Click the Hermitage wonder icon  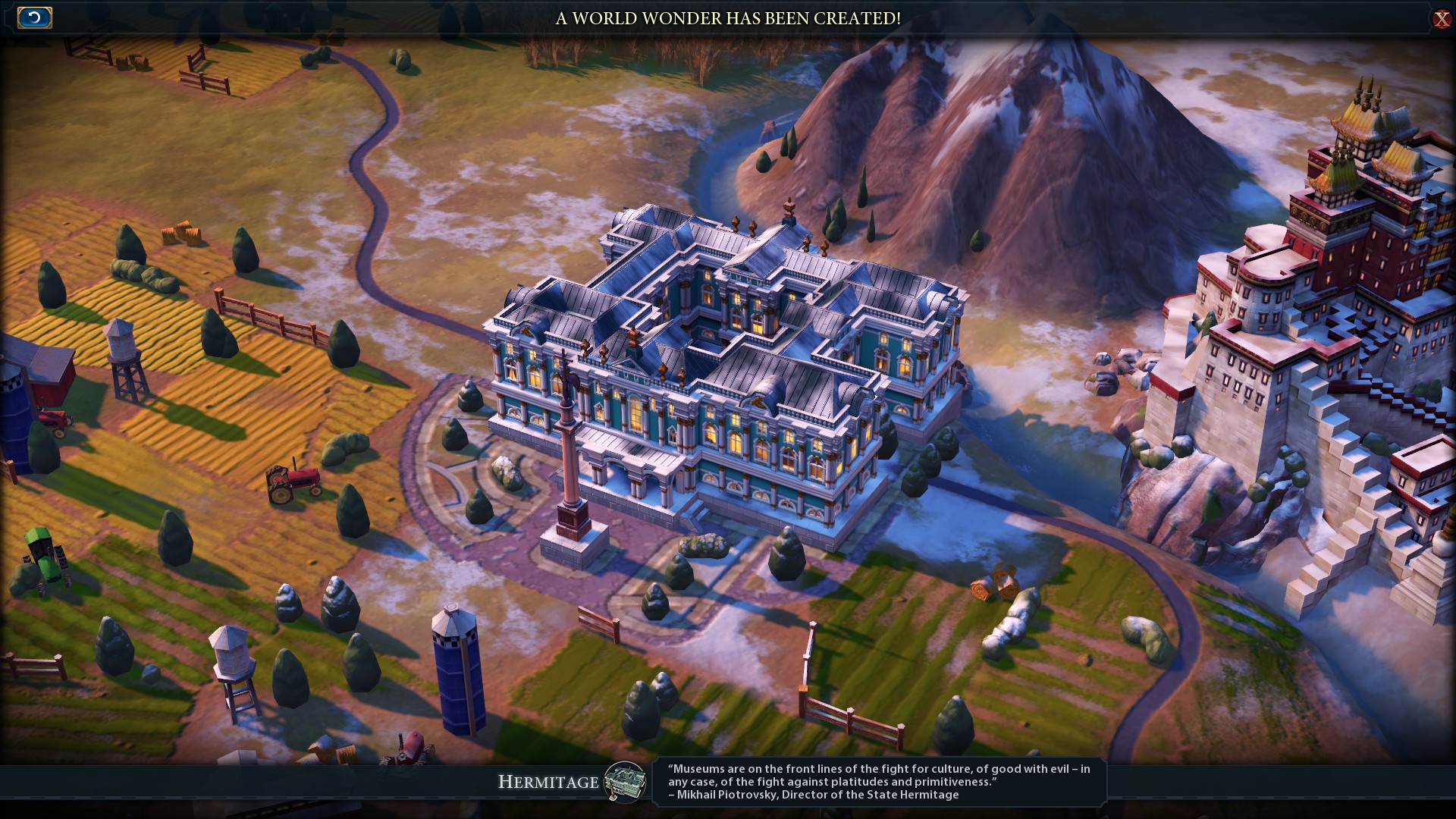pos(625,782)
